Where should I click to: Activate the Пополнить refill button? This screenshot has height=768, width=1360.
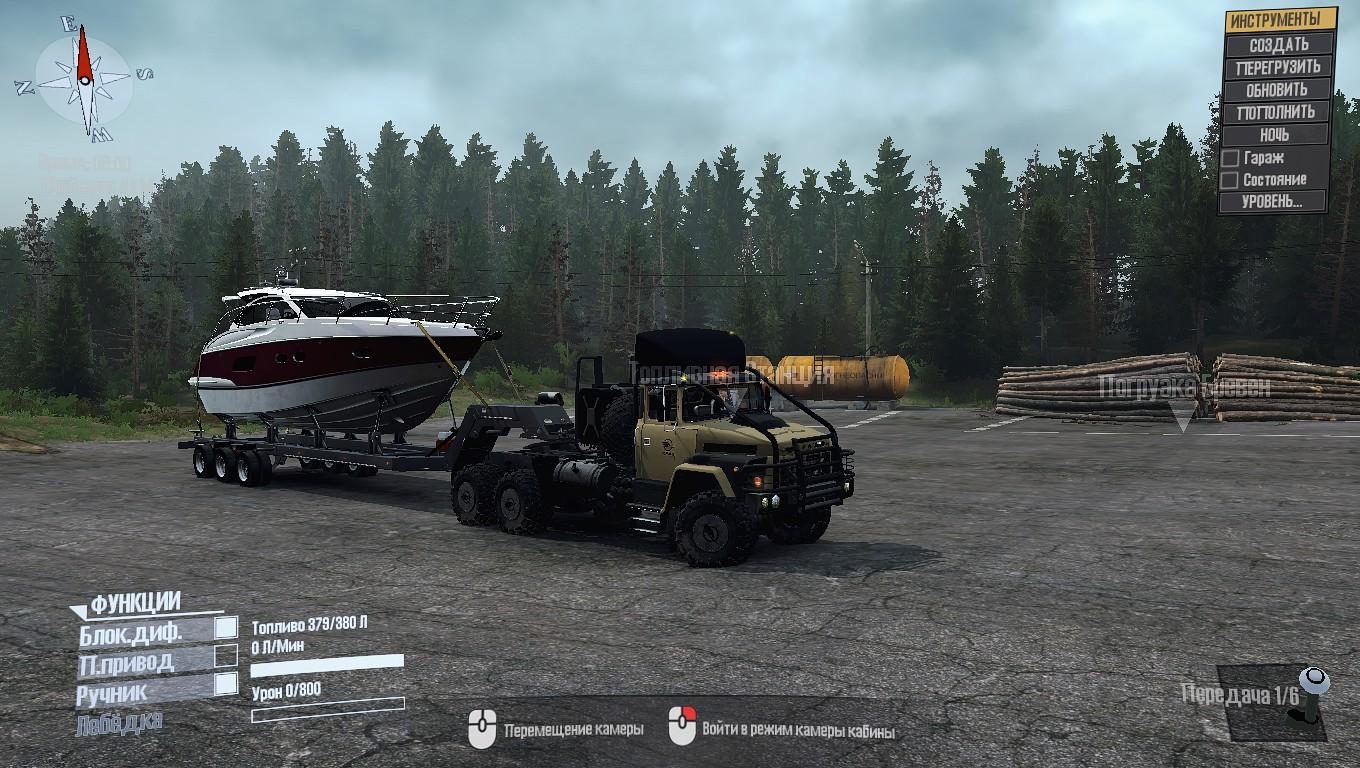coord(1276,112)
